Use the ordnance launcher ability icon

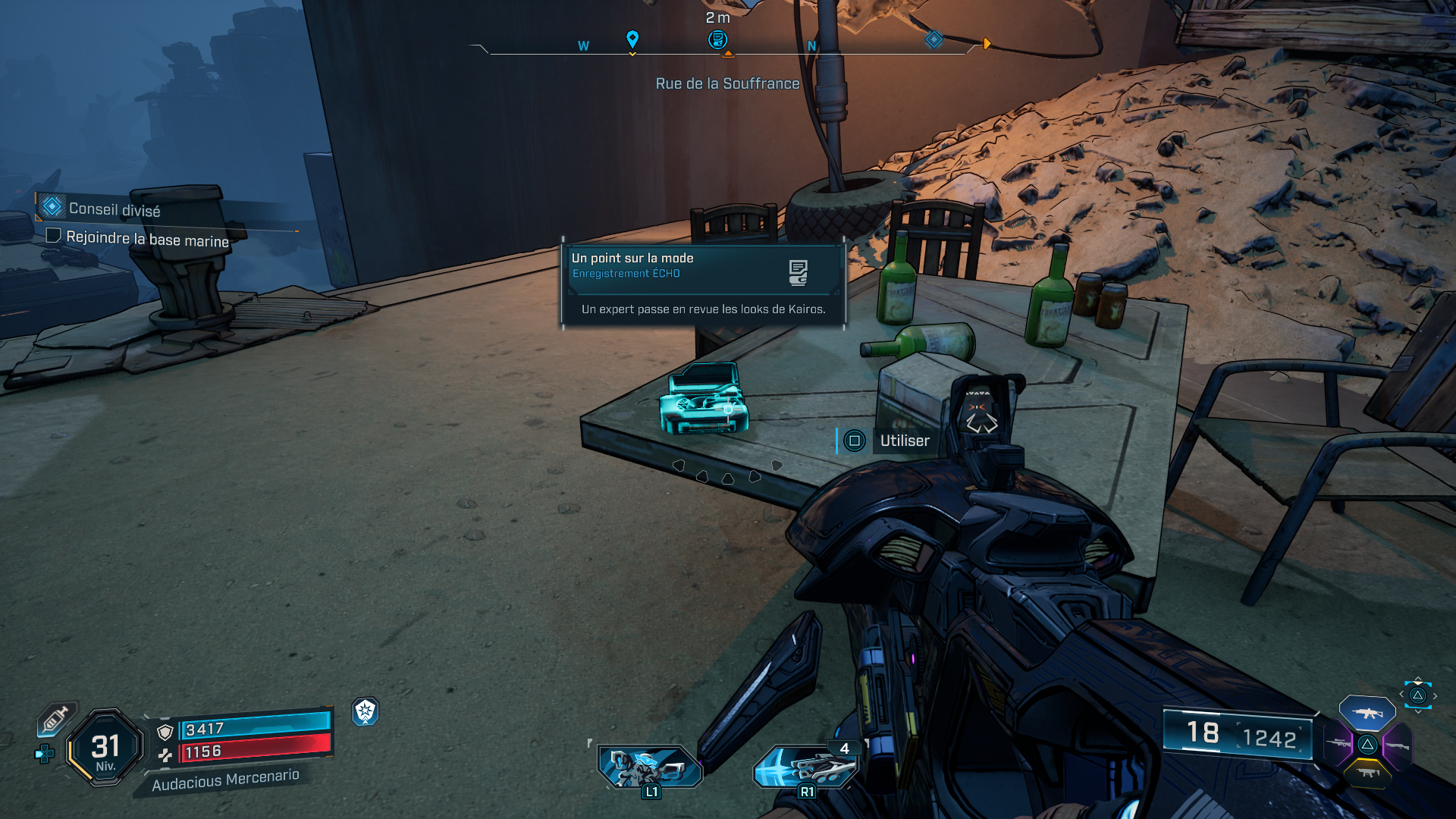pos(806,766)
